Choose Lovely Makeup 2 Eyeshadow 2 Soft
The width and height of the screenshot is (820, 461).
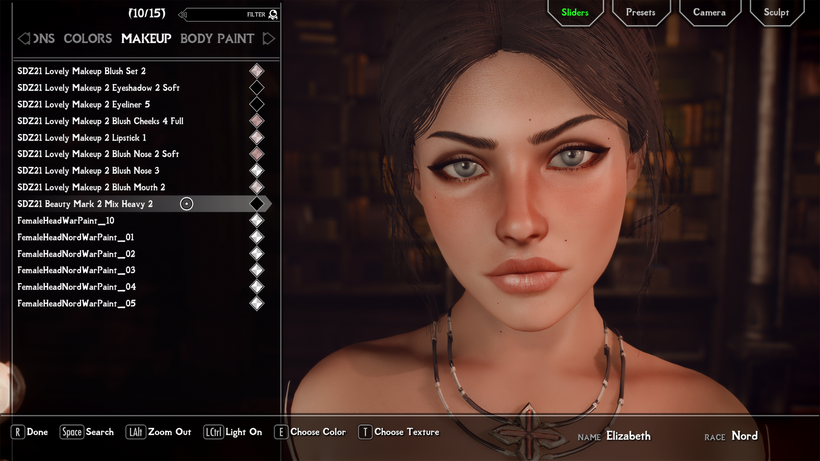click(x=98, y=88)
